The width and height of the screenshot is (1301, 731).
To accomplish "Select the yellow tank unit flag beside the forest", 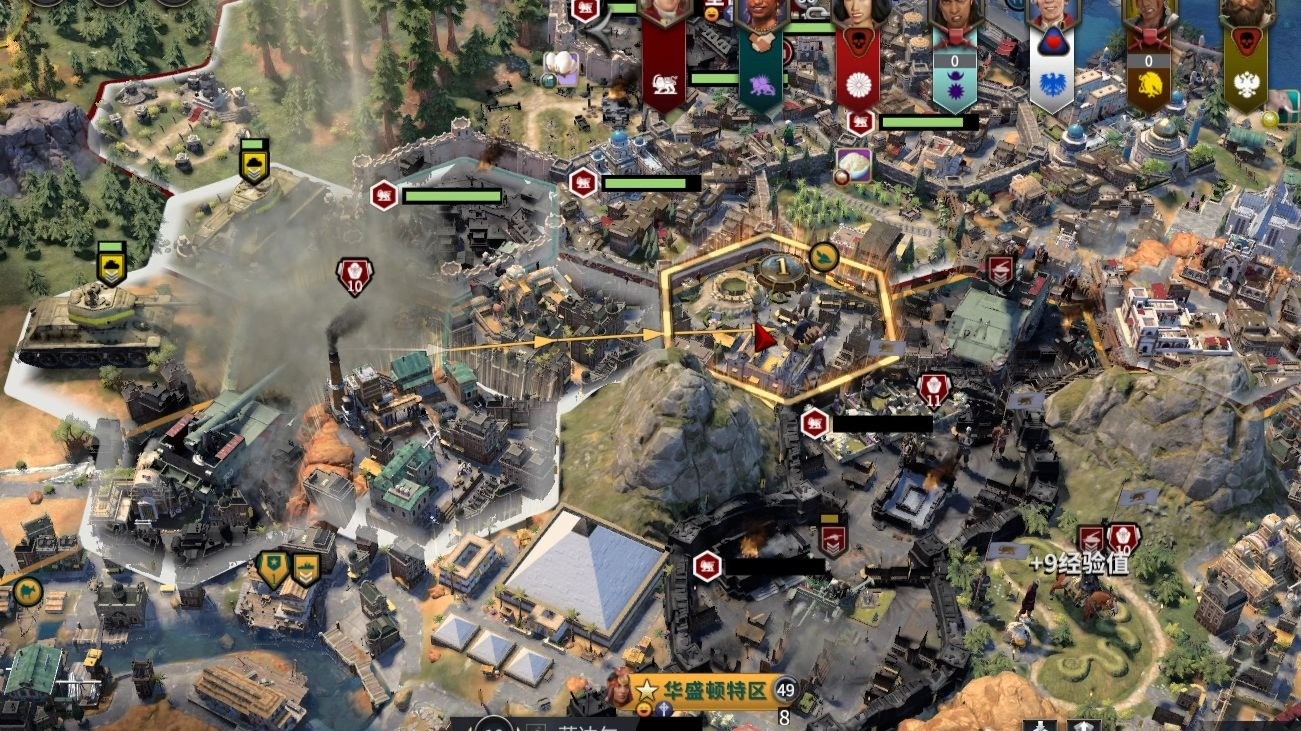I will (110, 264).
